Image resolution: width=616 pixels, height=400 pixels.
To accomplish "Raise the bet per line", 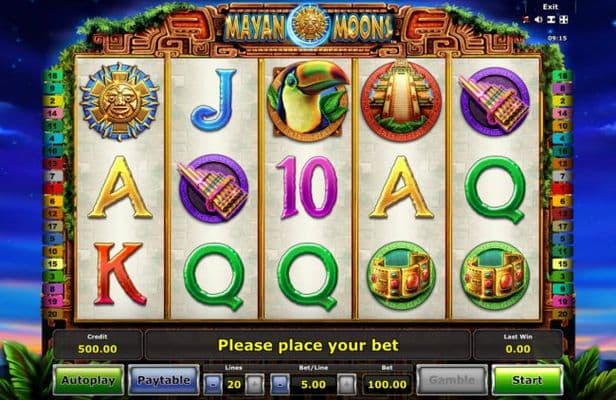I will click(346, 383).
